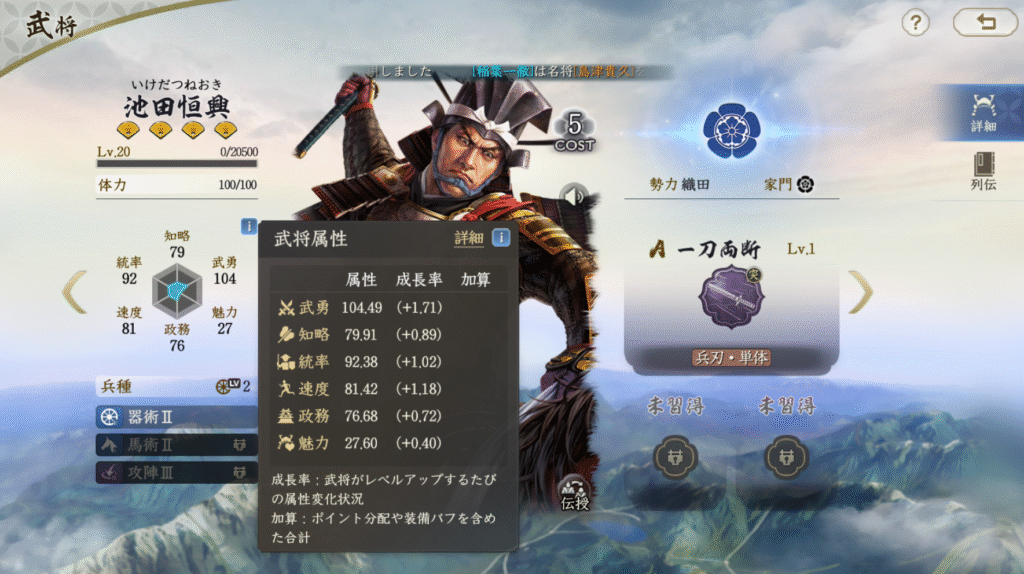Image resolution: width=1024 pixels, height=574 pixels.
Task: Click the Oda clan crest emblem
Action: click(x=731, y=124)
